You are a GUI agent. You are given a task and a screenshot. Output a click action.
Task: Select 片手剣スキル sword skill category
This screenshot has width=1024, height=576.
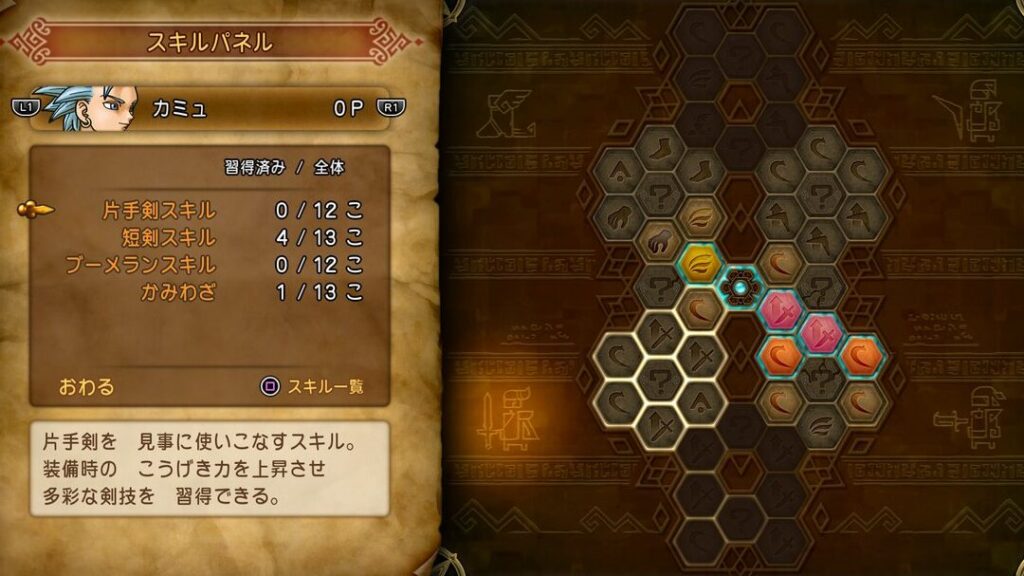click(x=160, y=211)
